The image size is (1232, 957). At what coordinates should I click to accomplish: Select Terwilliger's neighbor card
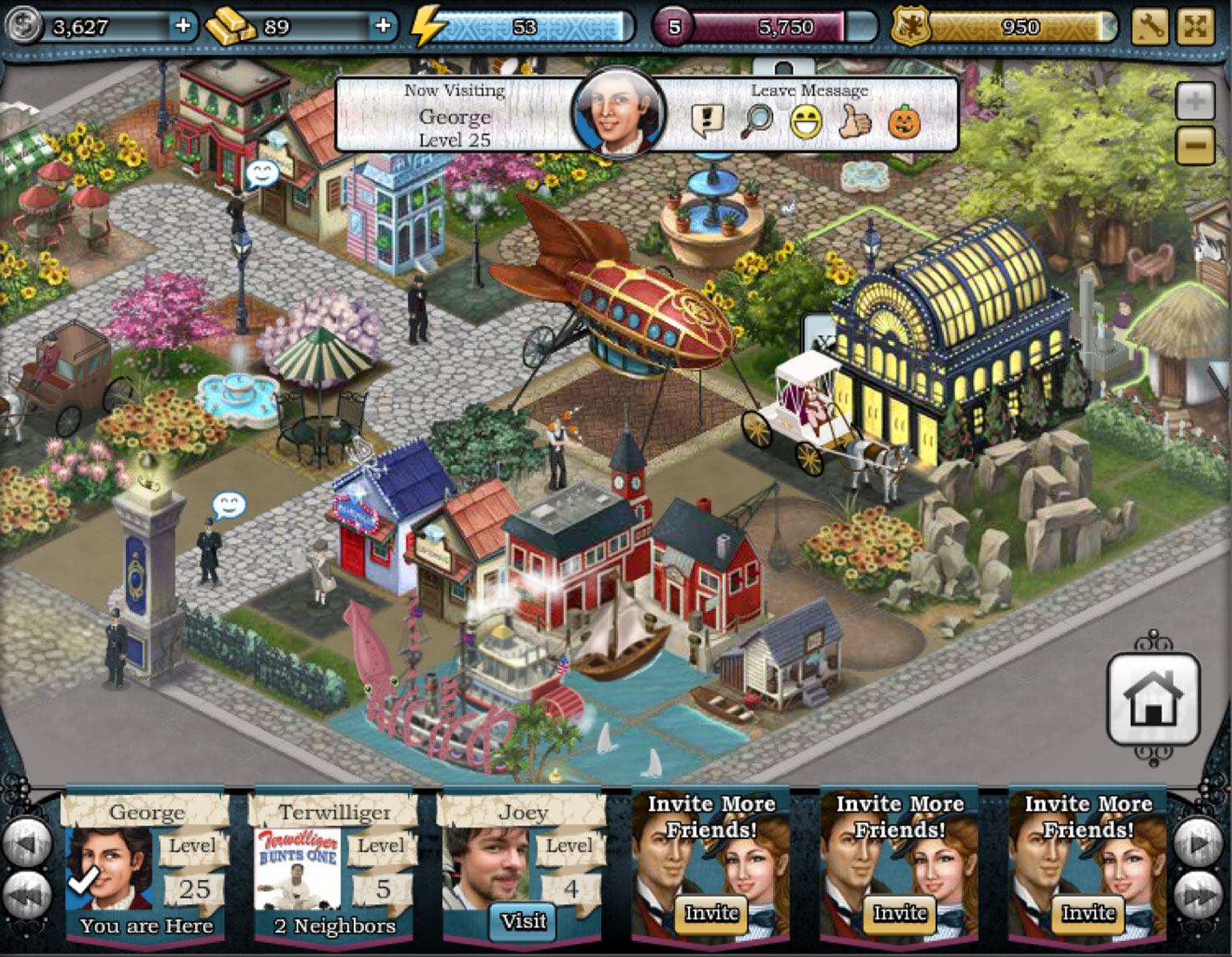334,868
